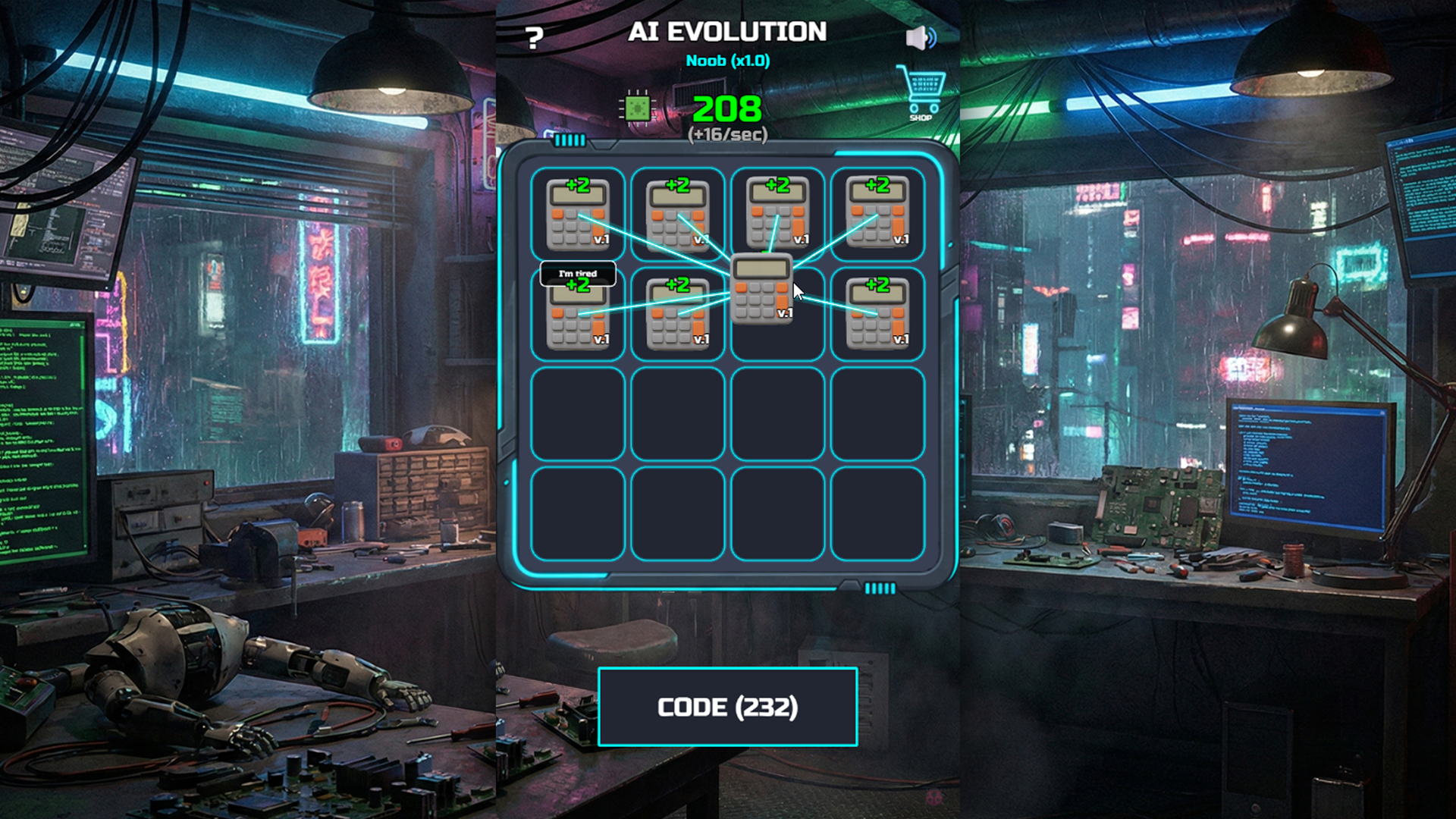Click the calculator showing the 'I'm tired' tooltip
1456x819 pixels.
[x=579, y=318]
